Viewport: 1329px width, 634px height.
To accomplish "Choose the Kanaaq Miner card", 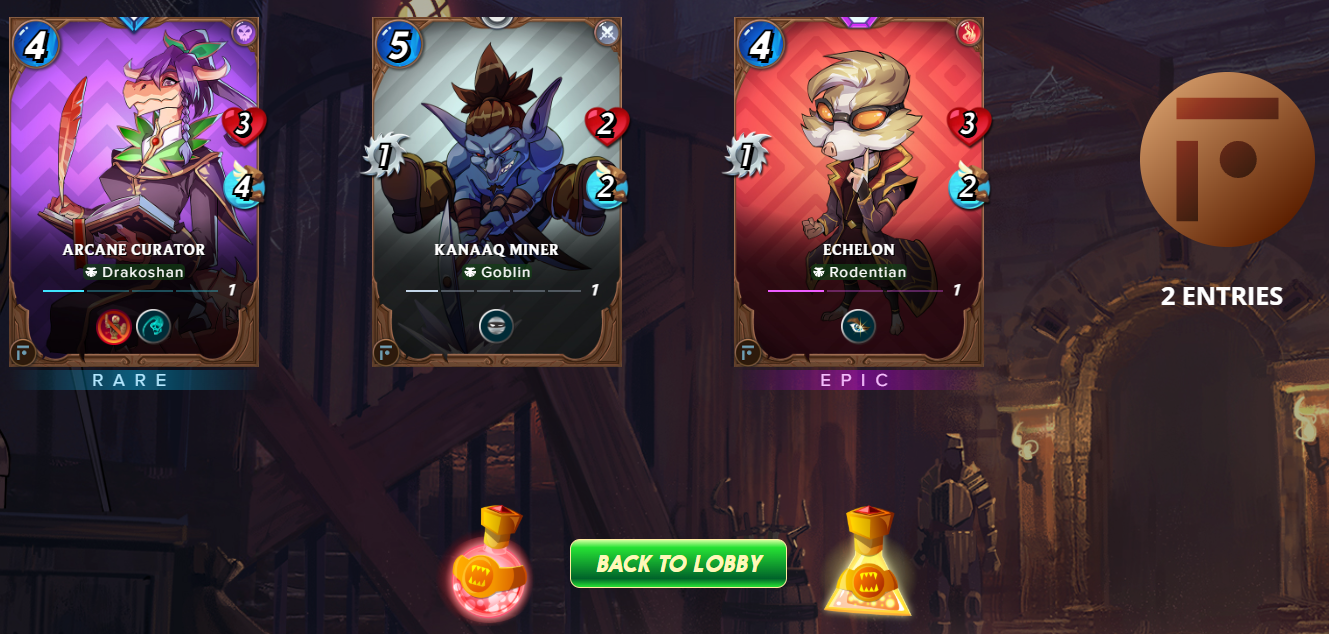I will [x=496, y=190].
